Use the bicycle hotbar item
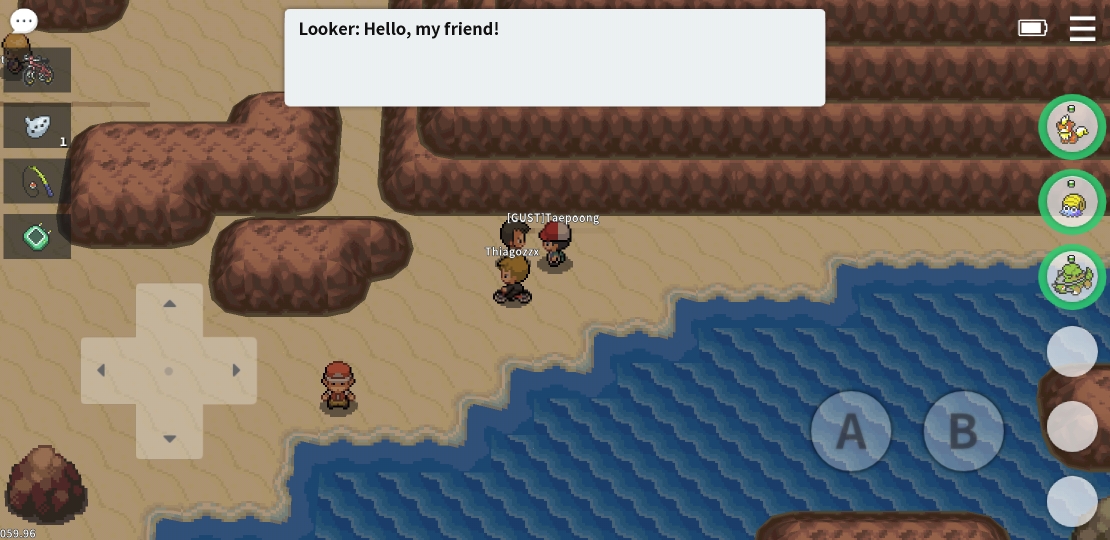 [37, 70]
